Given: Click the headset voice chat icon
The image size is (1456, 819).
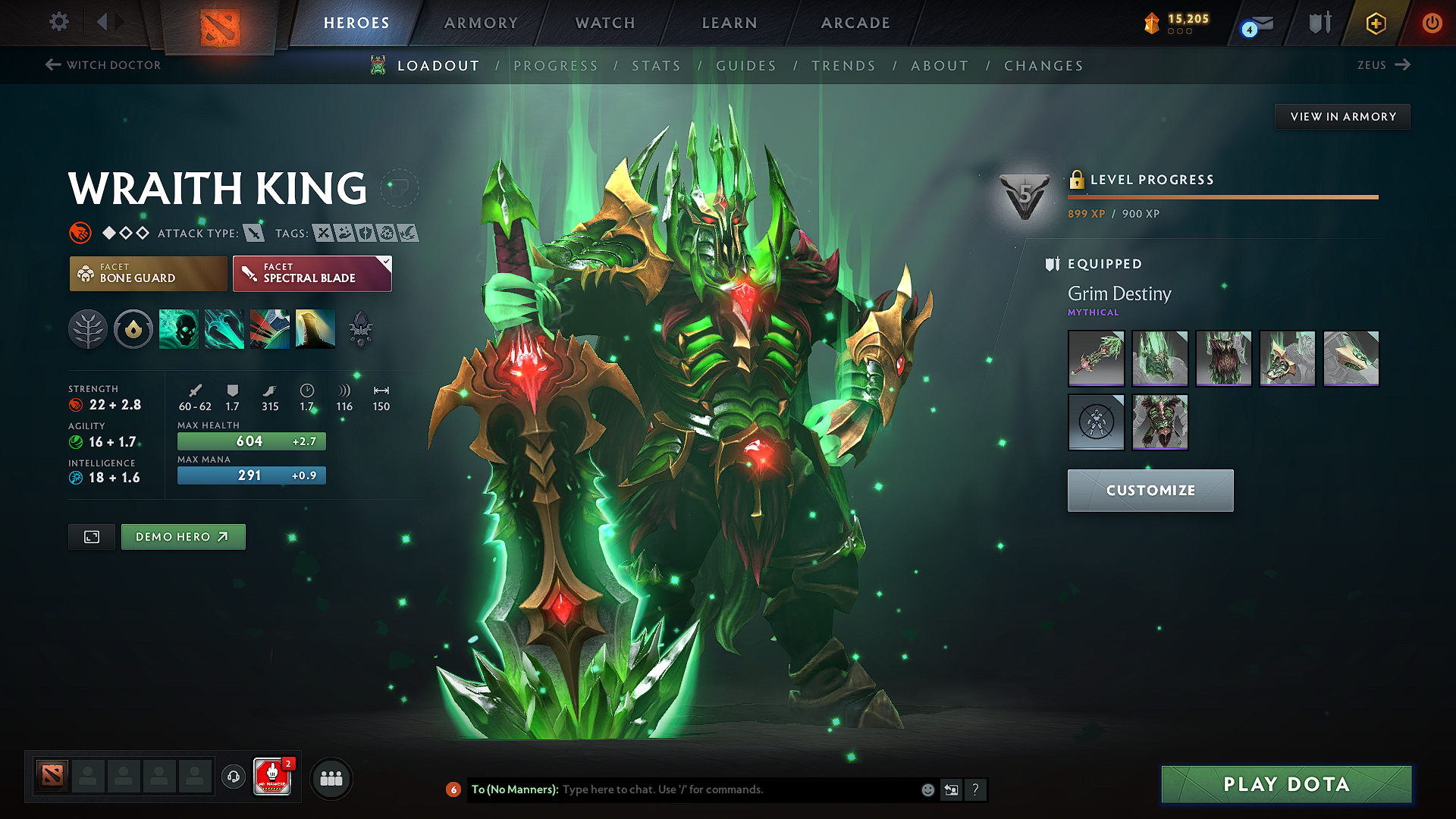Looking at the screenshot, I should click(233, 777).
